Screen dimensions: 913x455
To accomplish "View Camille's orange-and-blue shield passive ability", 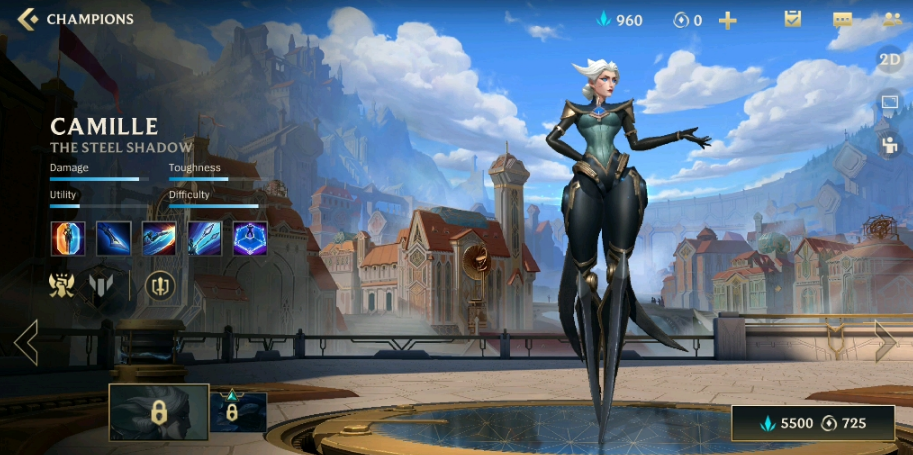I will 68,239.
